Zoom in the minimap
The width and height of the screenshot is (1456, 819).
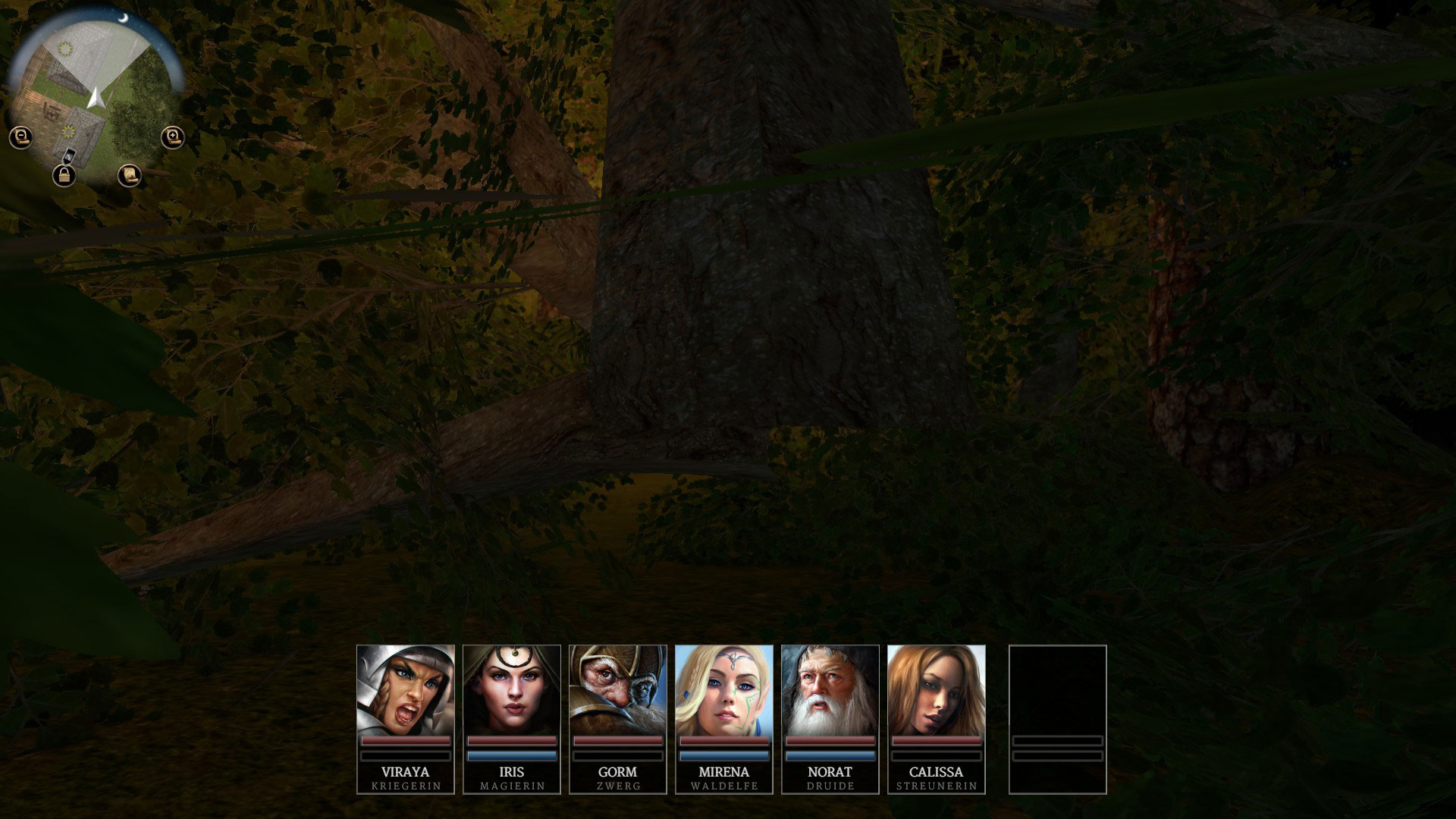point(173,137)
